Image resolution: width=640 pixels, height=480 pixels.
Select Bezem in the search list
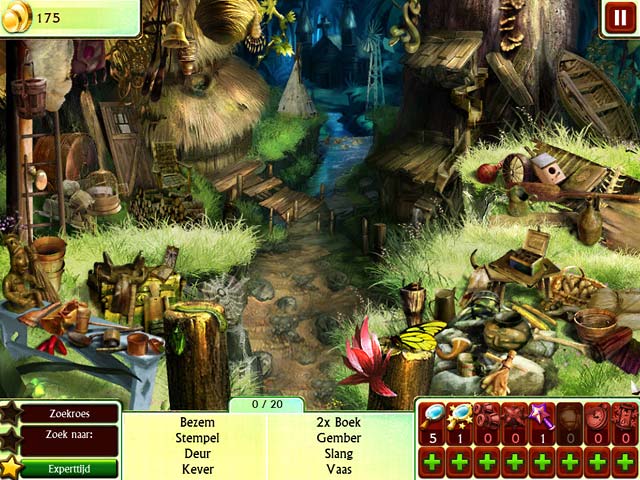197,422
